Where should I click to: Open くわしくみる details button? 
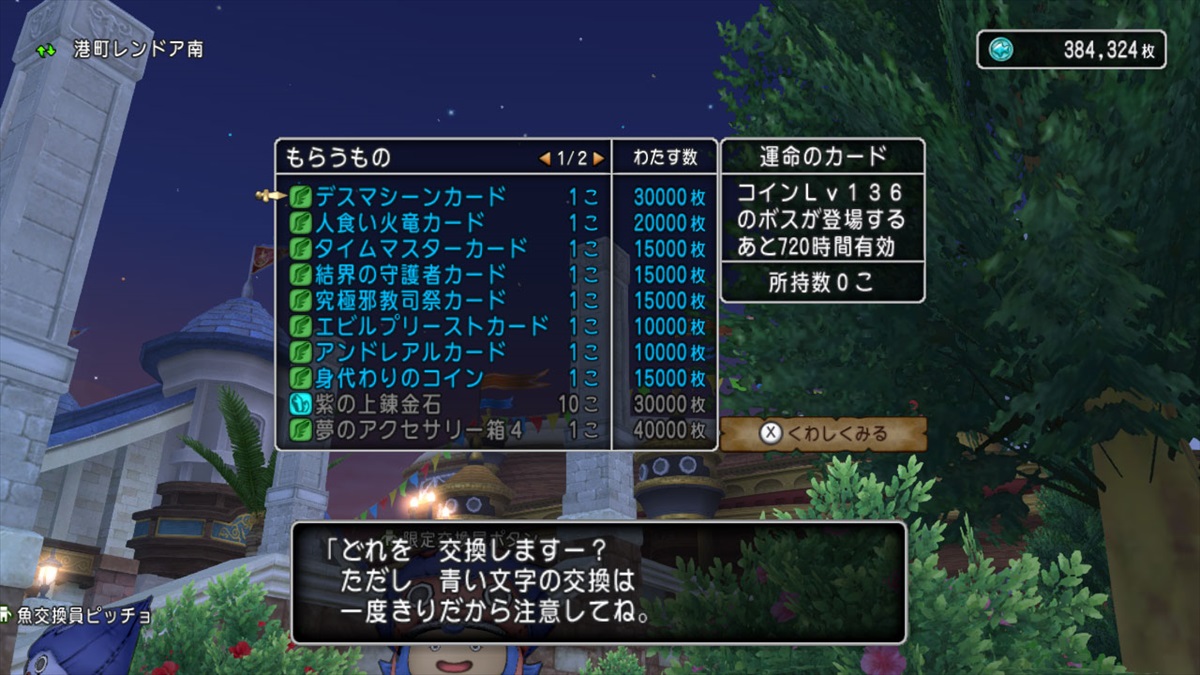pos(824,434)
